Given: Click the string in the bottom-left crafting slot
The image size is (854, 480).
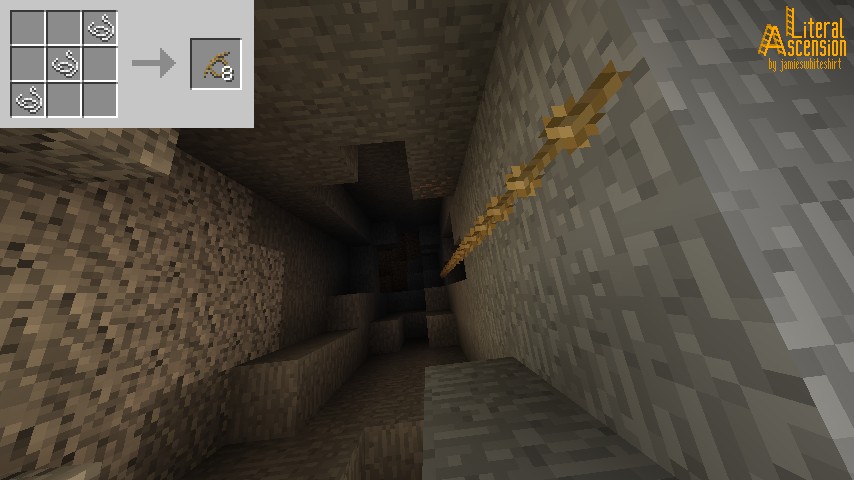Looking at the screenshot, I should point(29,100).
